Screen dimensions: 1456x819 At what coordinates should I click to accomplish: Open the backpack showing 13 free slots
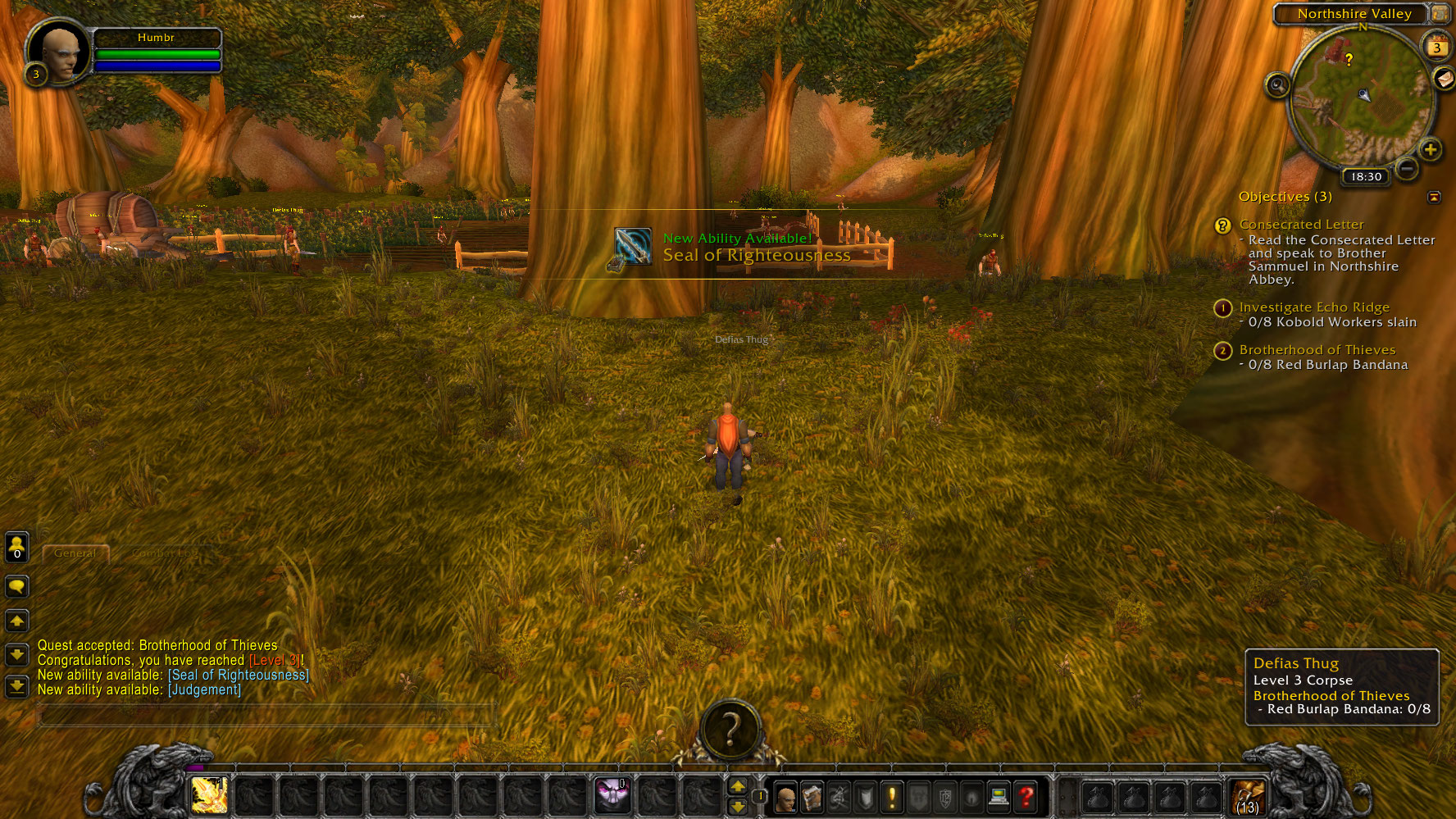click(x=1248, y=797)
